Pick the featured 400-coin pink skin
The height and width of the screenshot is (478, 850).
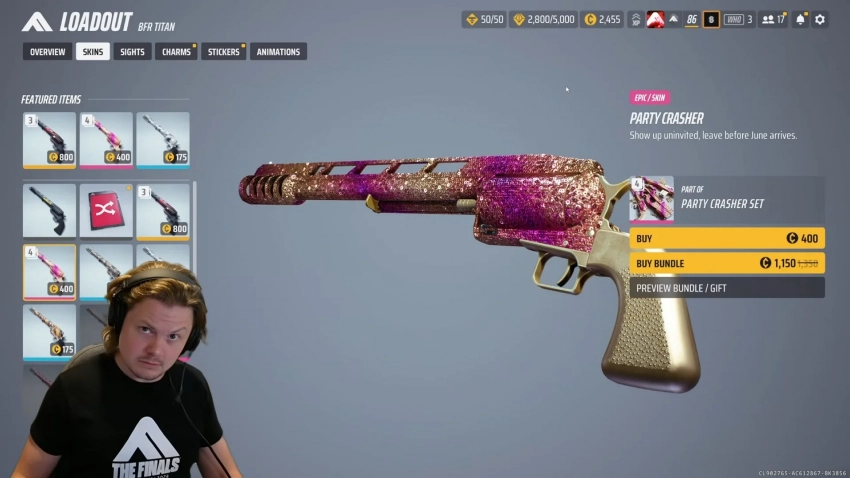click(106, 139)
